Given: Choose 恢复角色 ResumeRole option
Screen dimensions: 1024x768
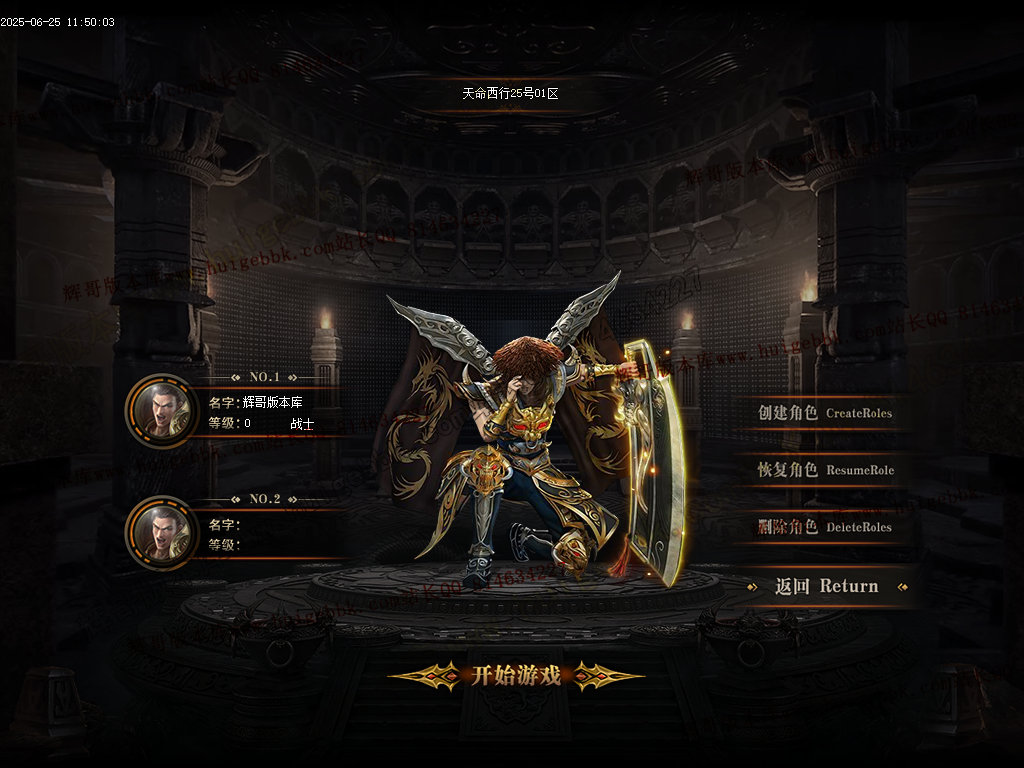Looking at the screenshot, I should tap(825, 470).
